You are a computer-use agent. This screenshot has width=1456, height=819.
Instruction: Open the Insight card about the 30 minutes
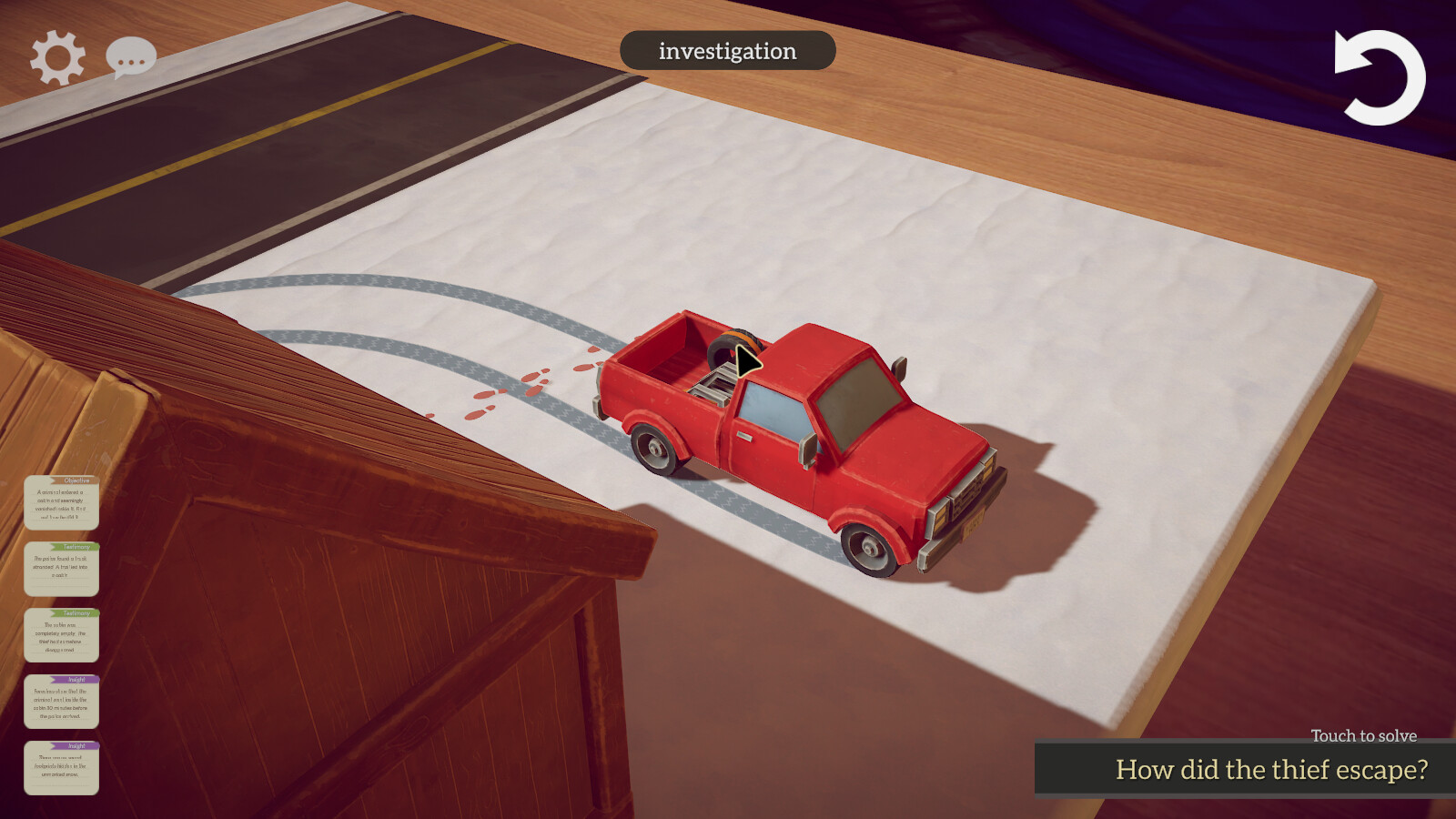click(62, 701)
